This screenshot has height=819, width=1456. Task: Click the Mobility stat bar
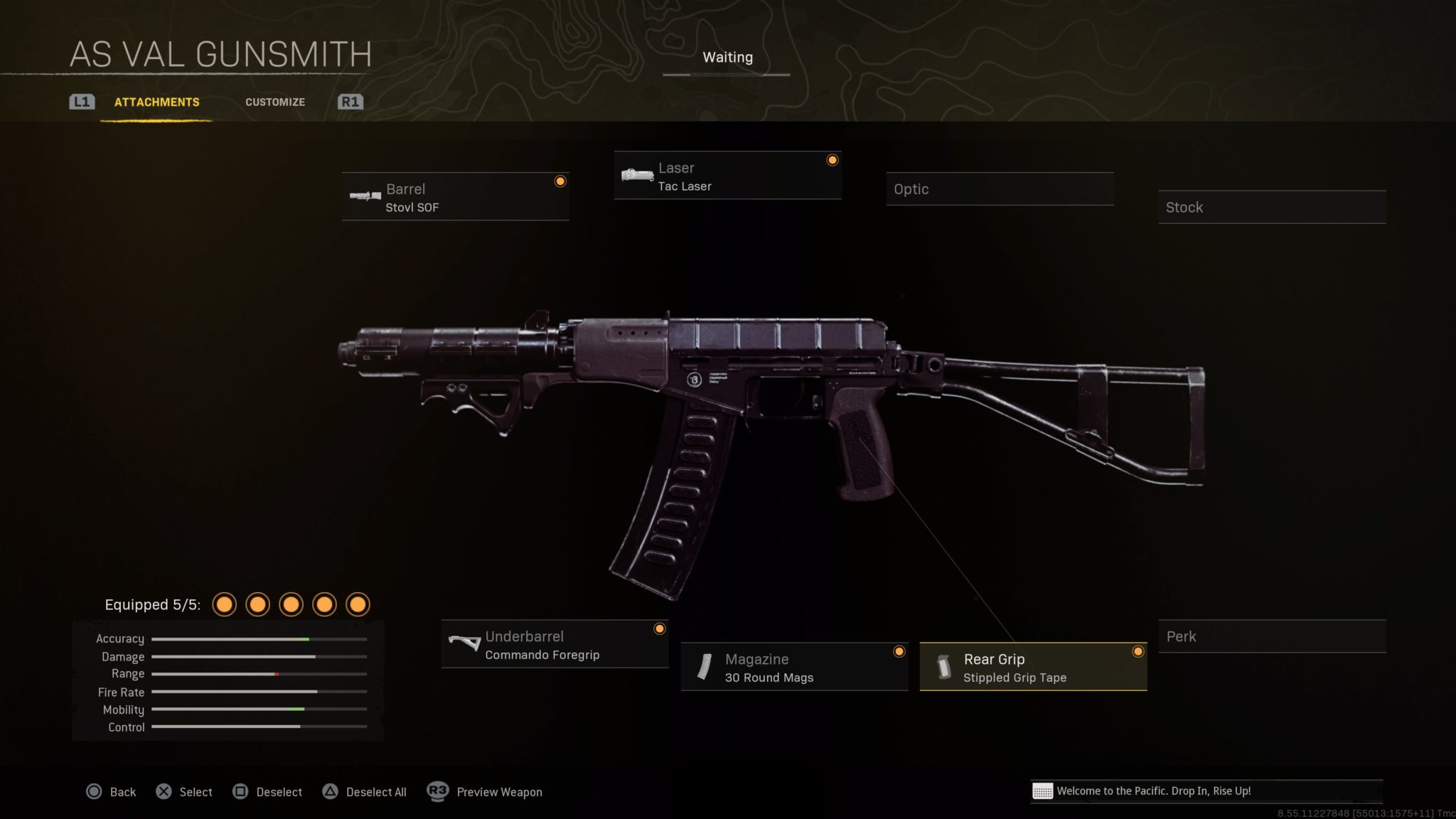(259, 710)
